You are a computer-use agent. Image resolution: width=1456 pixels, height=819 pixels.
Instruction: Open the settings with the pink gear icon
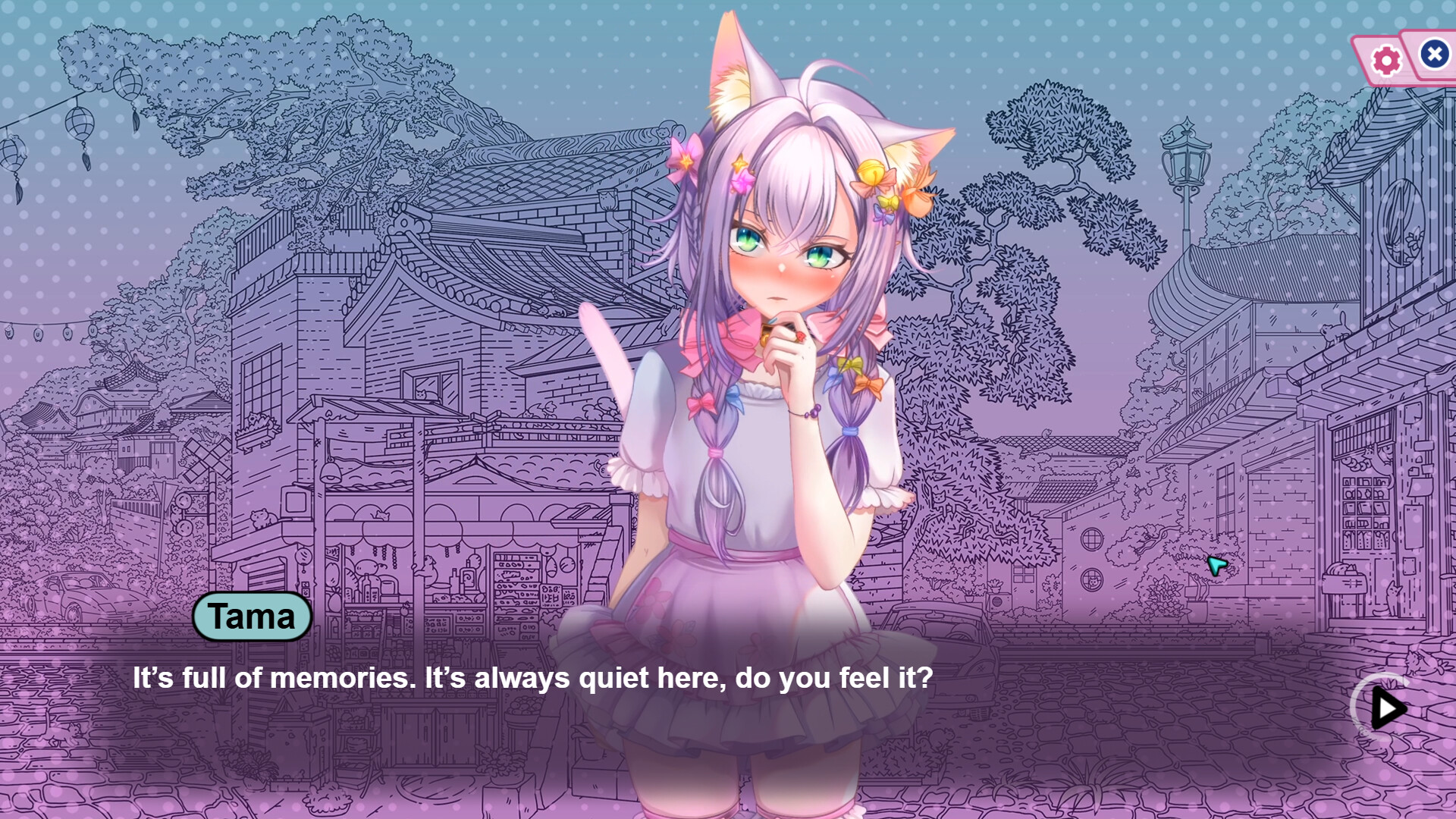[x=1385, y=58]
